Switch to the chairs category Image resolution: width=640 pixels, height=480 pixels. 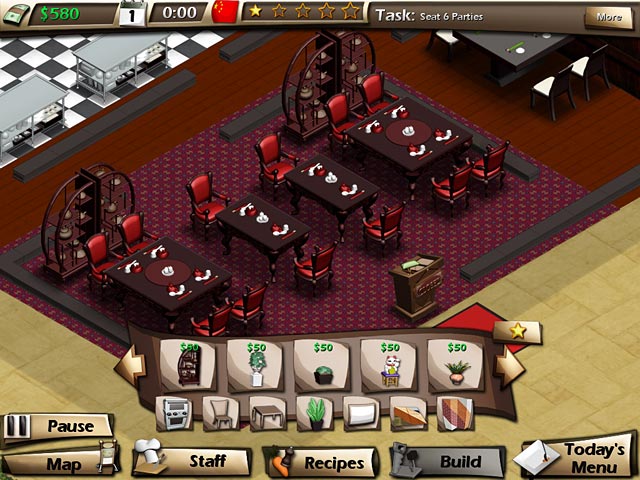point(219,412)
